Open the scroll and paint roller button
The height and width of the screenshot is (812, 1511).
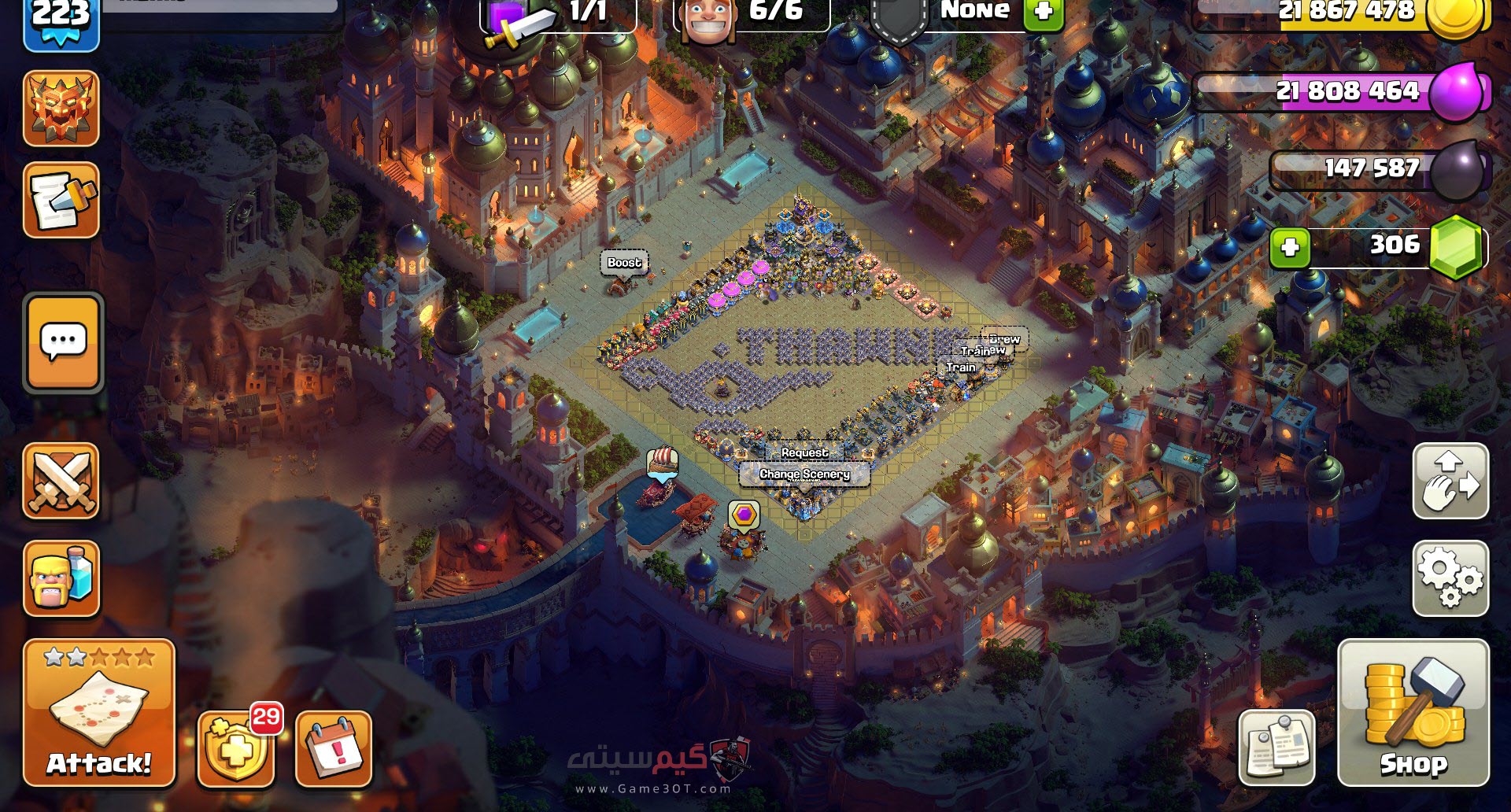click(61, 201)
